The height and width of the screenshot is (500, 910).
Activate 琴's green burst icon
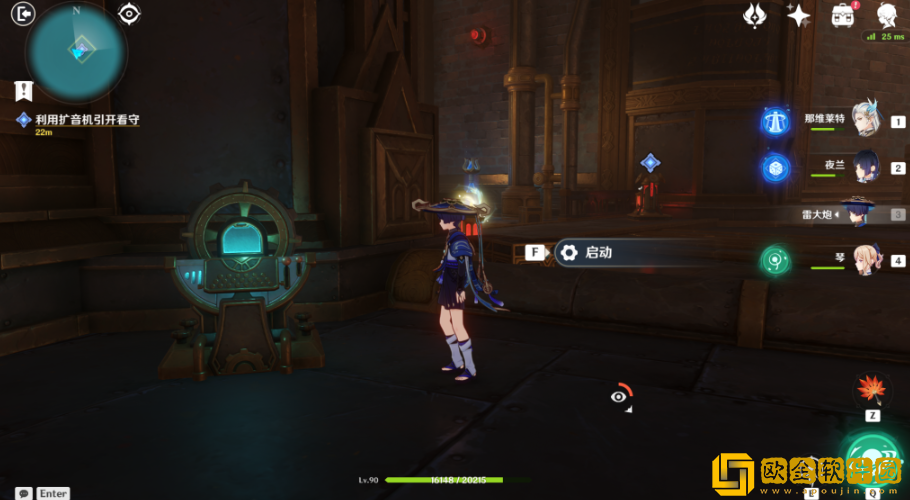(x=775, y=260)
